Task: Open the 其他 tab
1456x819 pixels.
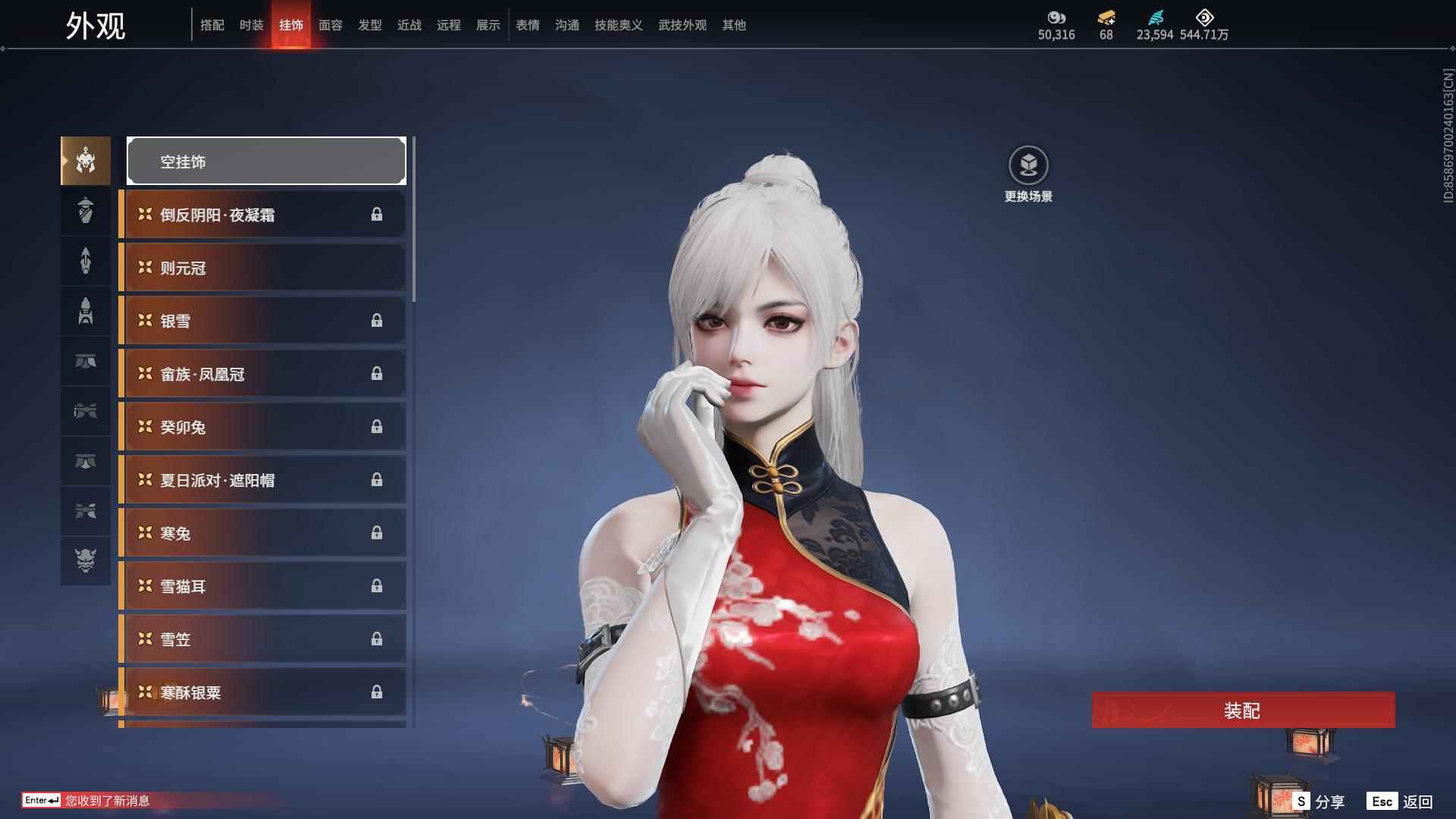Action: click(x=733, y=25)
